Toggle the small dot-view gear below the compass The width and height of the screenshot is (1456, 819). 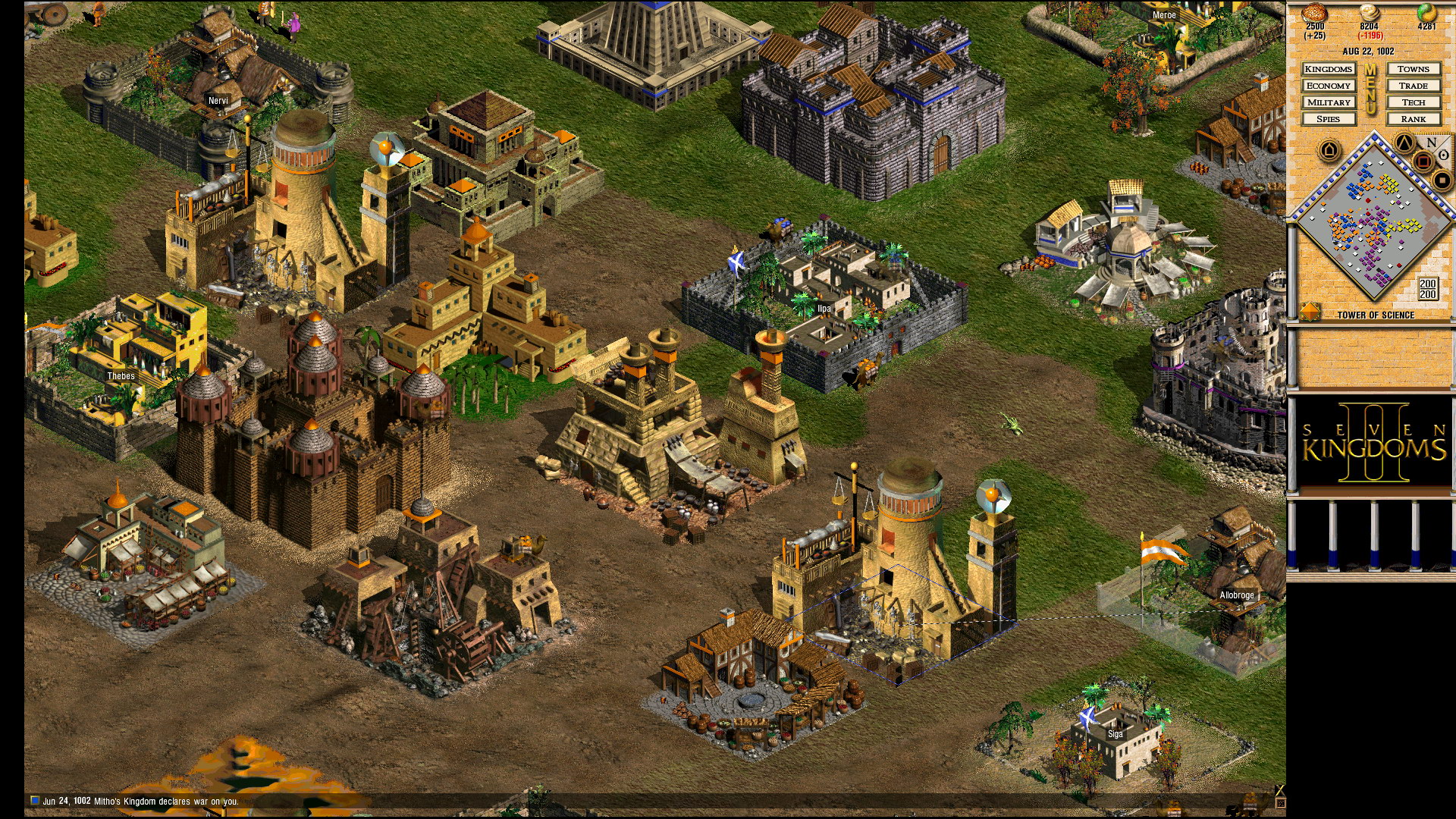(1443, 180)
